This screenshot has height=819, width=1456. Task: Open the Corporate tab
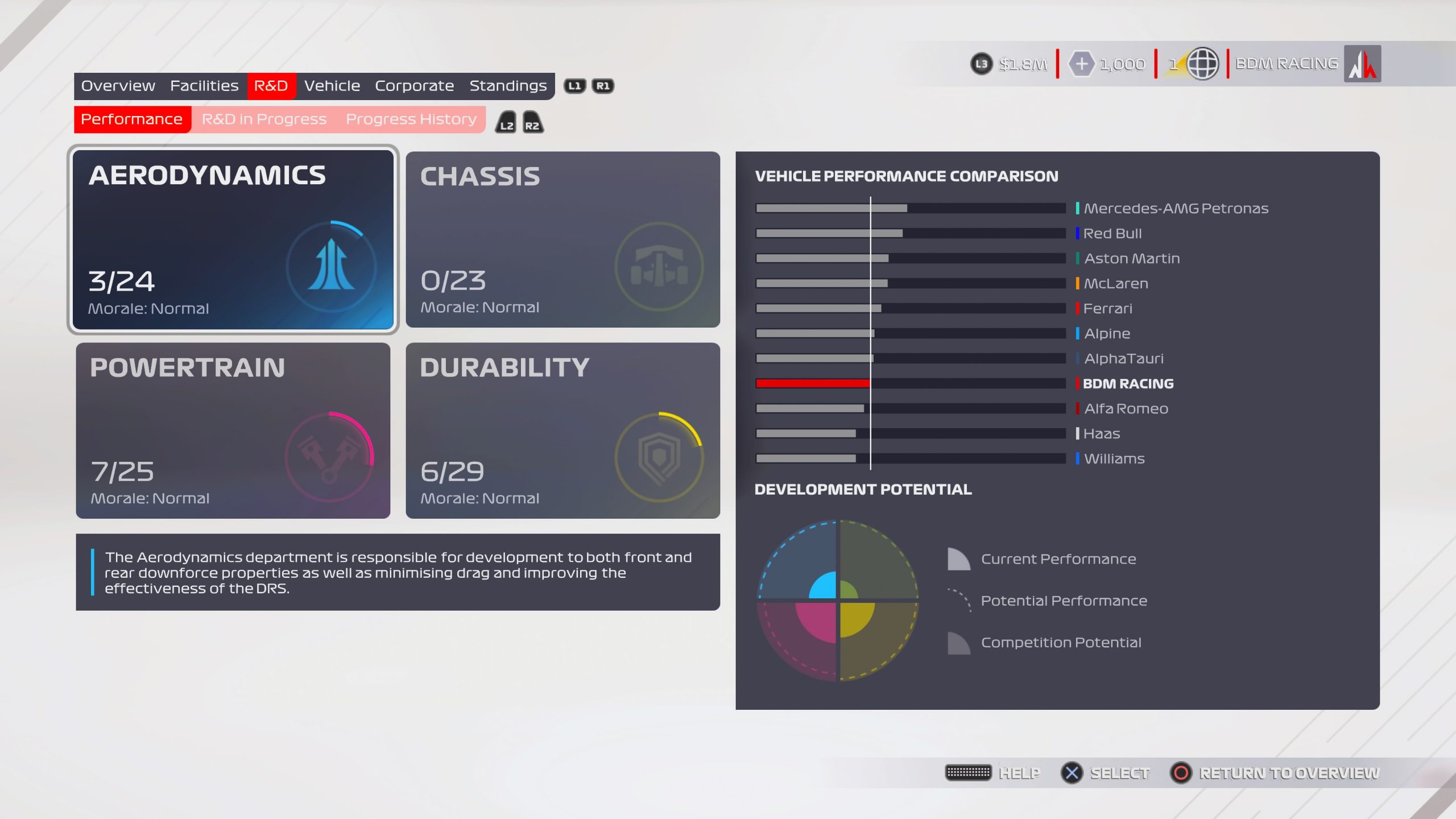[414, 86]
